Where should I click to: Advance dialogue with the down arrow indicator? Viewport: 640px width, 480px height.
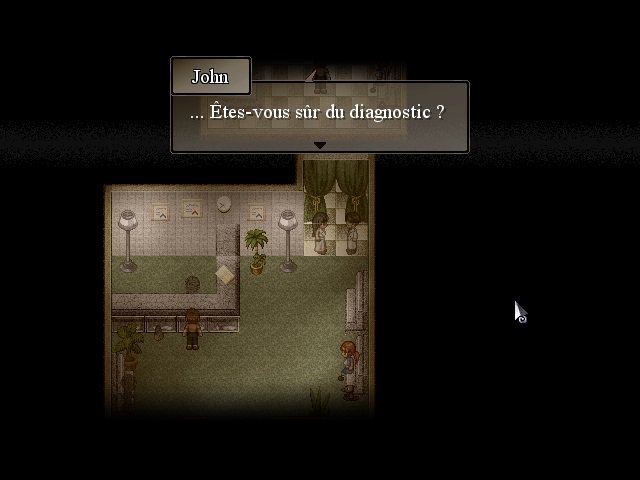320,145
